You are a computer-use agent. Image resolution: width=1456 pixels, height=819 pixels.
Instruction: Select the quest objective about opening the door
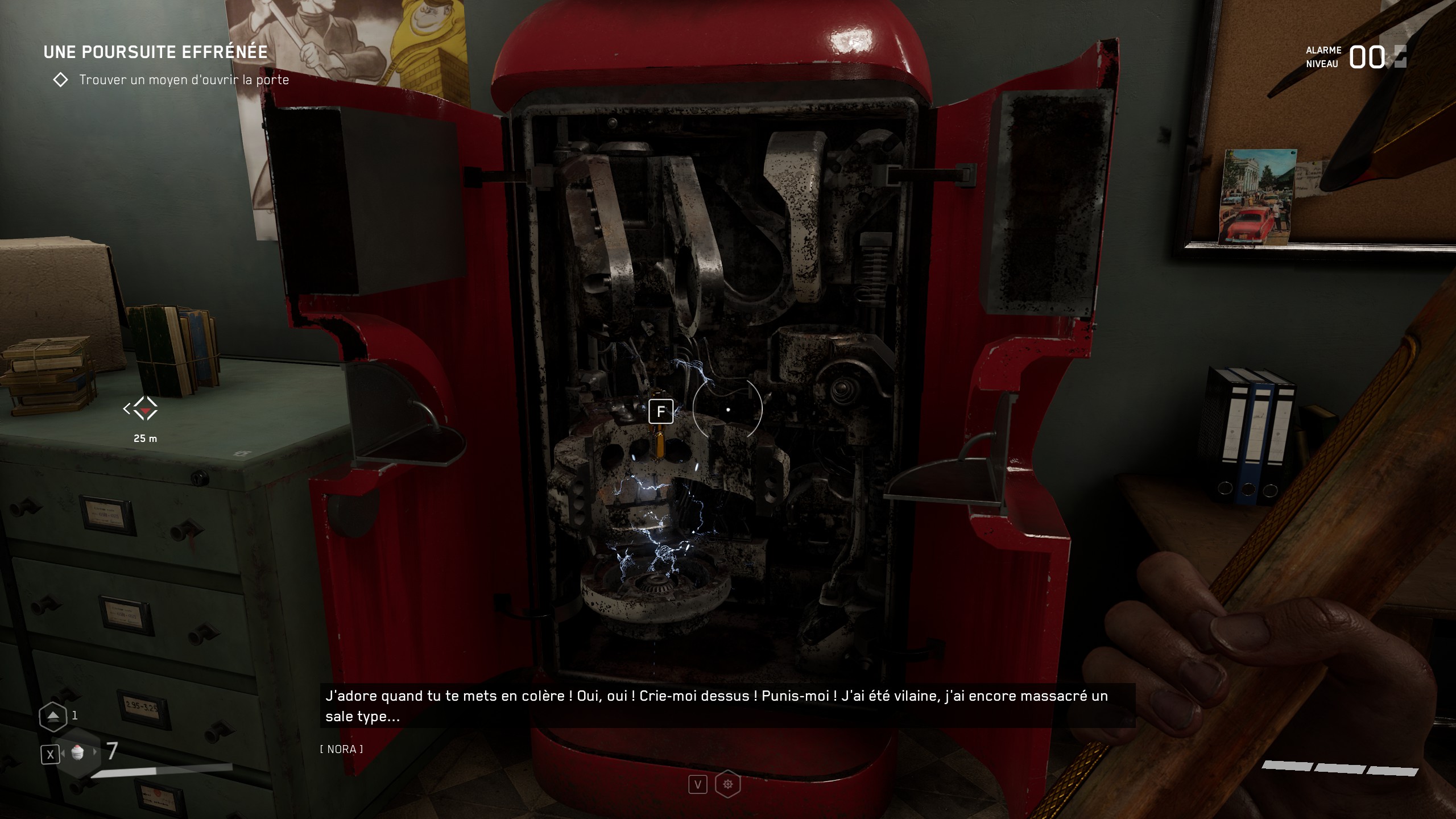click(x=184, y=80)
